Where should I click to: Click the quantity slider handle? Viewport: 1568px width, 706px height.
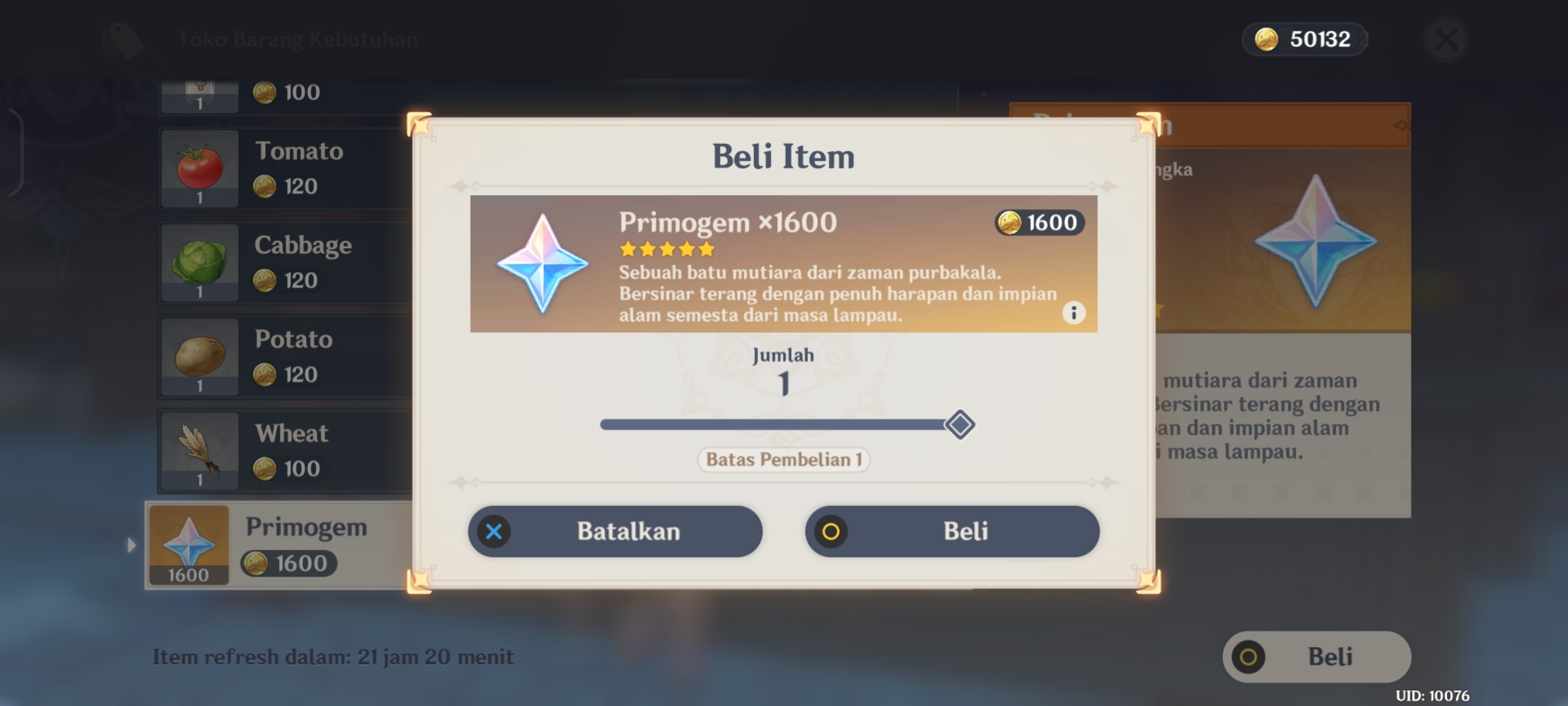tap(960, 425)
